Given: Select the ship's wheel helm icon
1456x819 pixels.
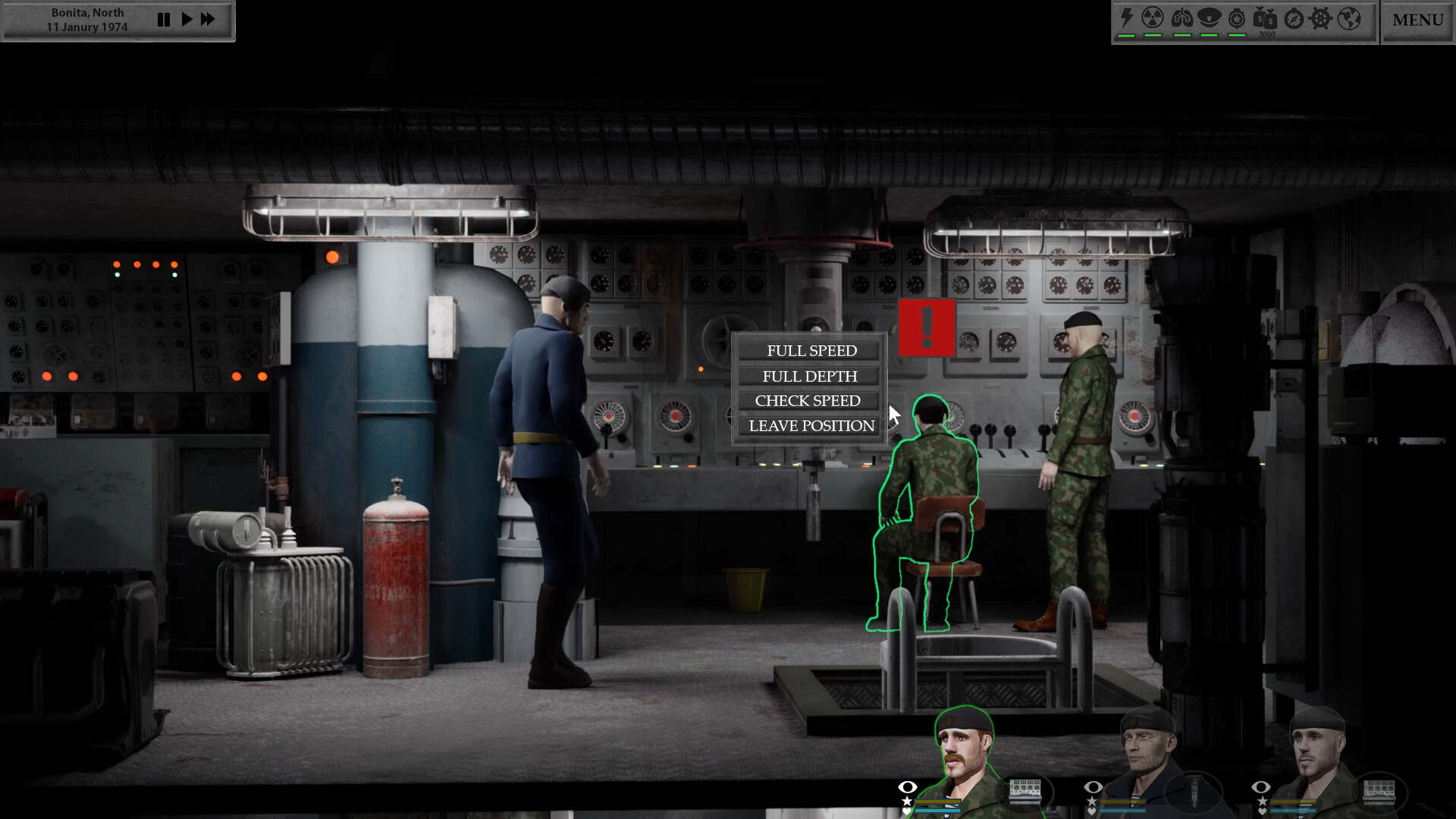Looking at the screenshot, I should click(1319, 19).
